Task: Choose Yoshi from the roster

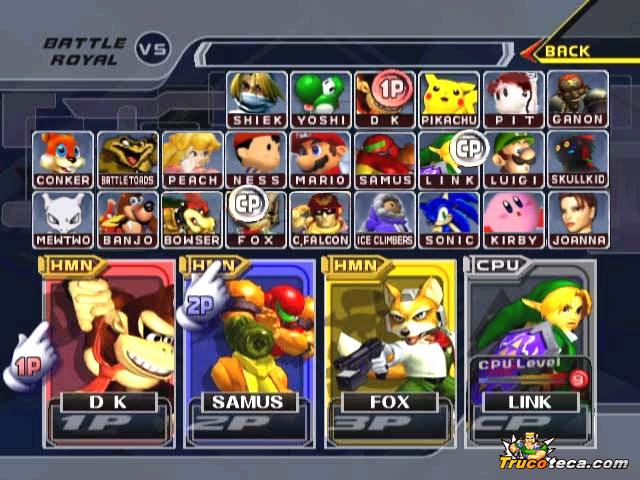Action: (x=320, y=97)
